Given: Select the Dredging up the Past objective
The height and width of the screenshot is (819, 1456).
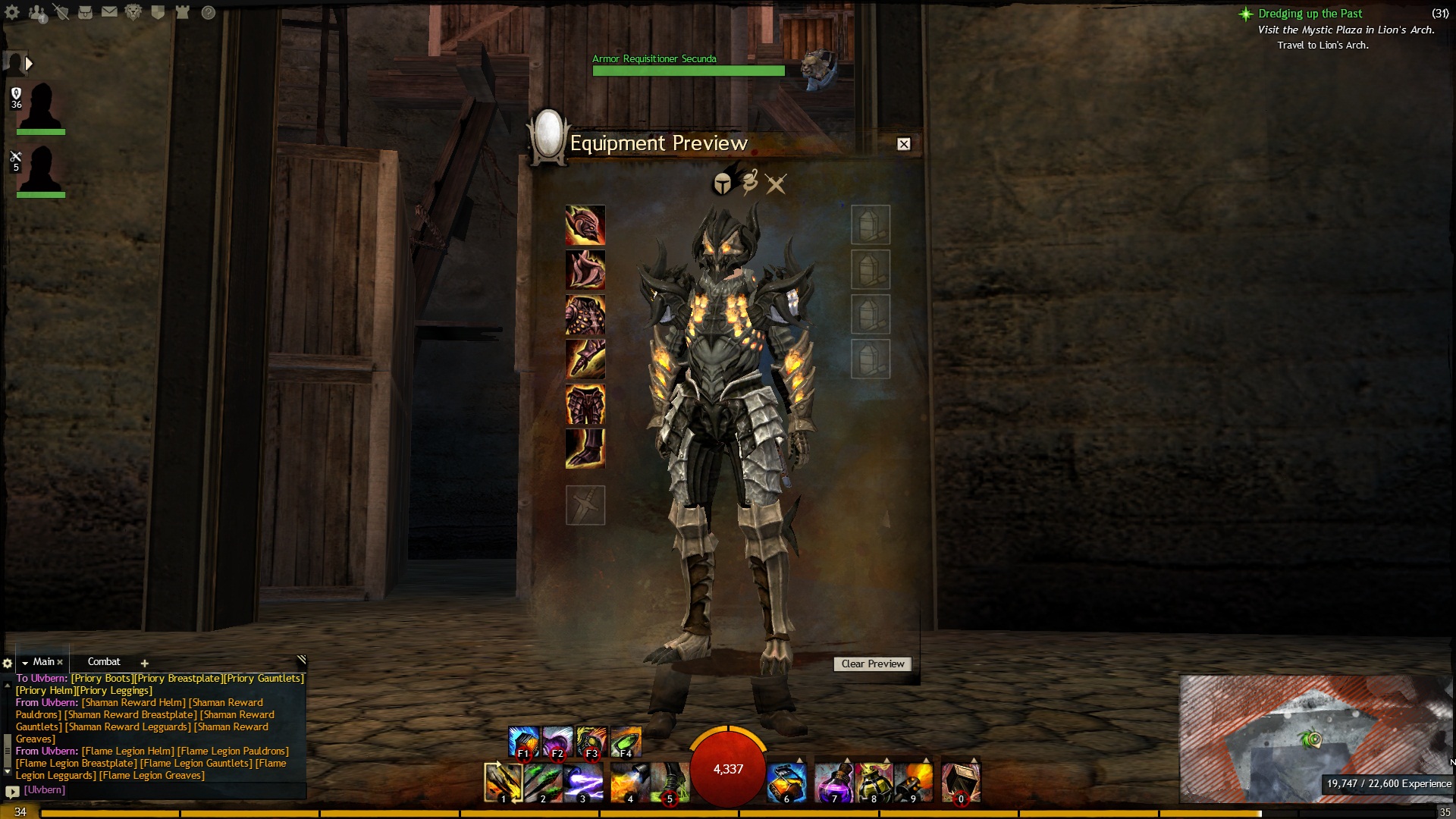Looking at the screenshot, I should tap(1310, 14).
